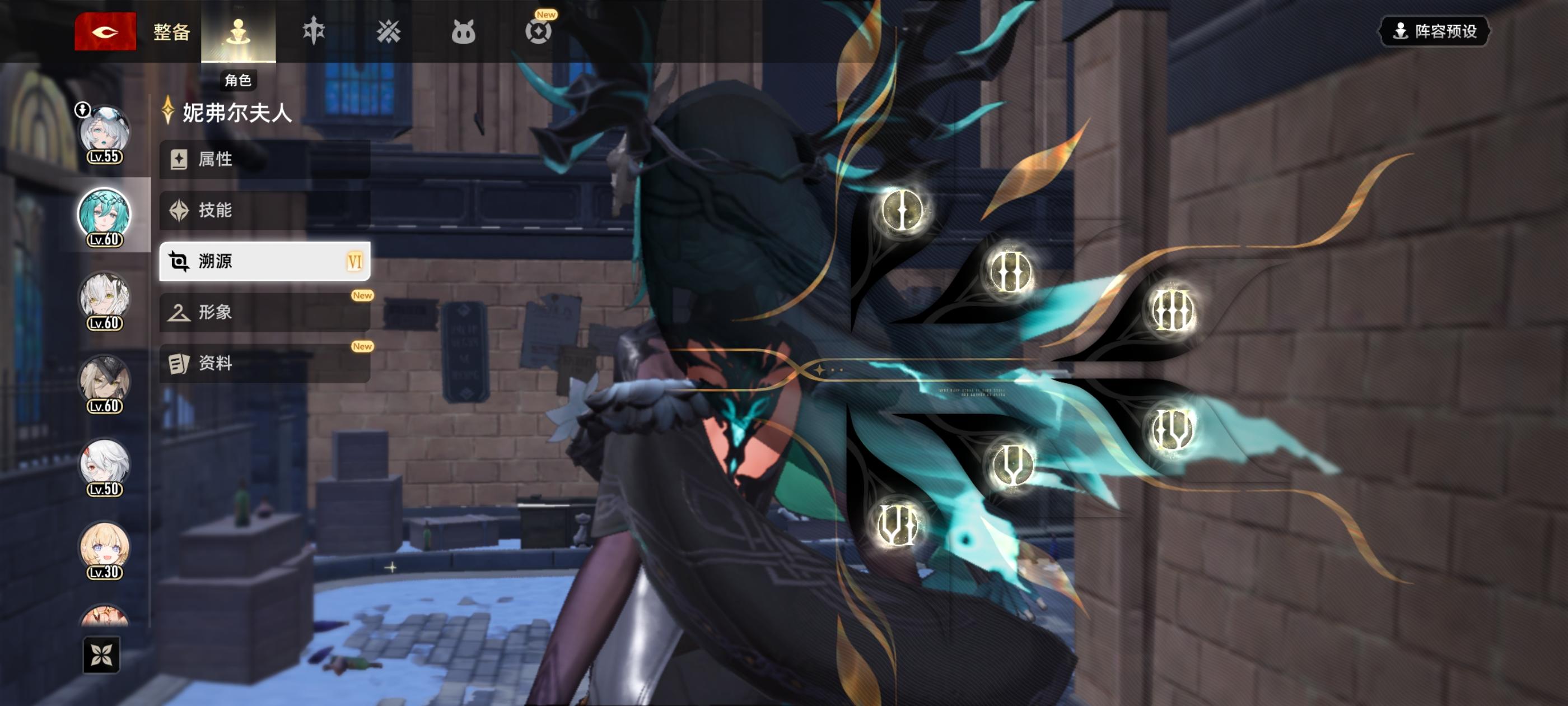Open the 形象 panel marked New
1568x706 pixels.
[265, 312]
